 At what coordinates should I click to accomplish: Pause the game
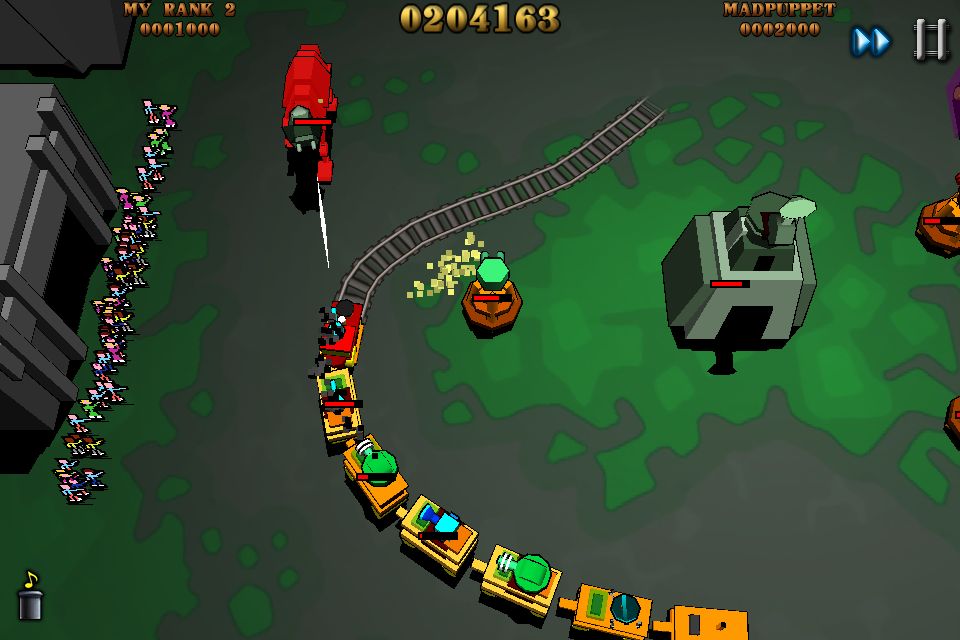click(930, 40)
